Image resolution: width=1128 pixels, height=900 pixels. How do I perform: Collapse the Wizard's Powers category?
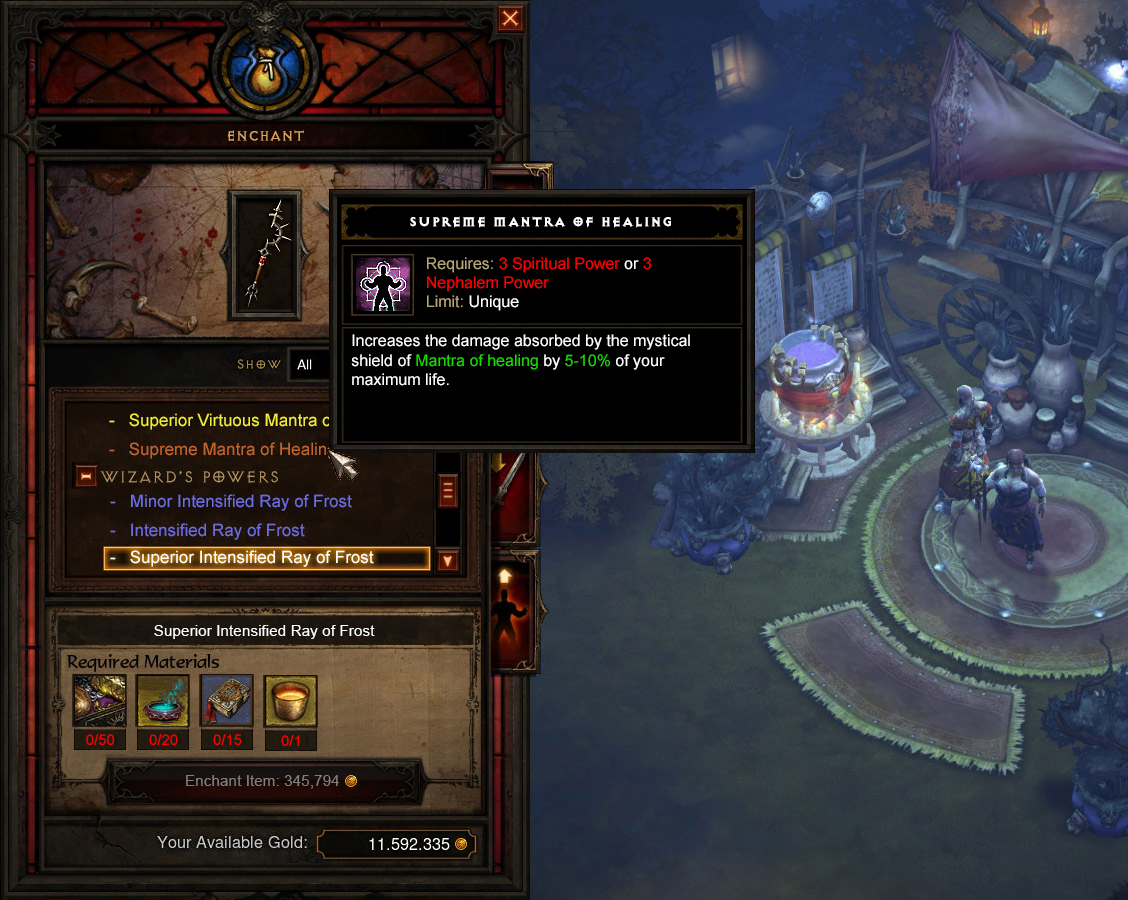[86, 477]
